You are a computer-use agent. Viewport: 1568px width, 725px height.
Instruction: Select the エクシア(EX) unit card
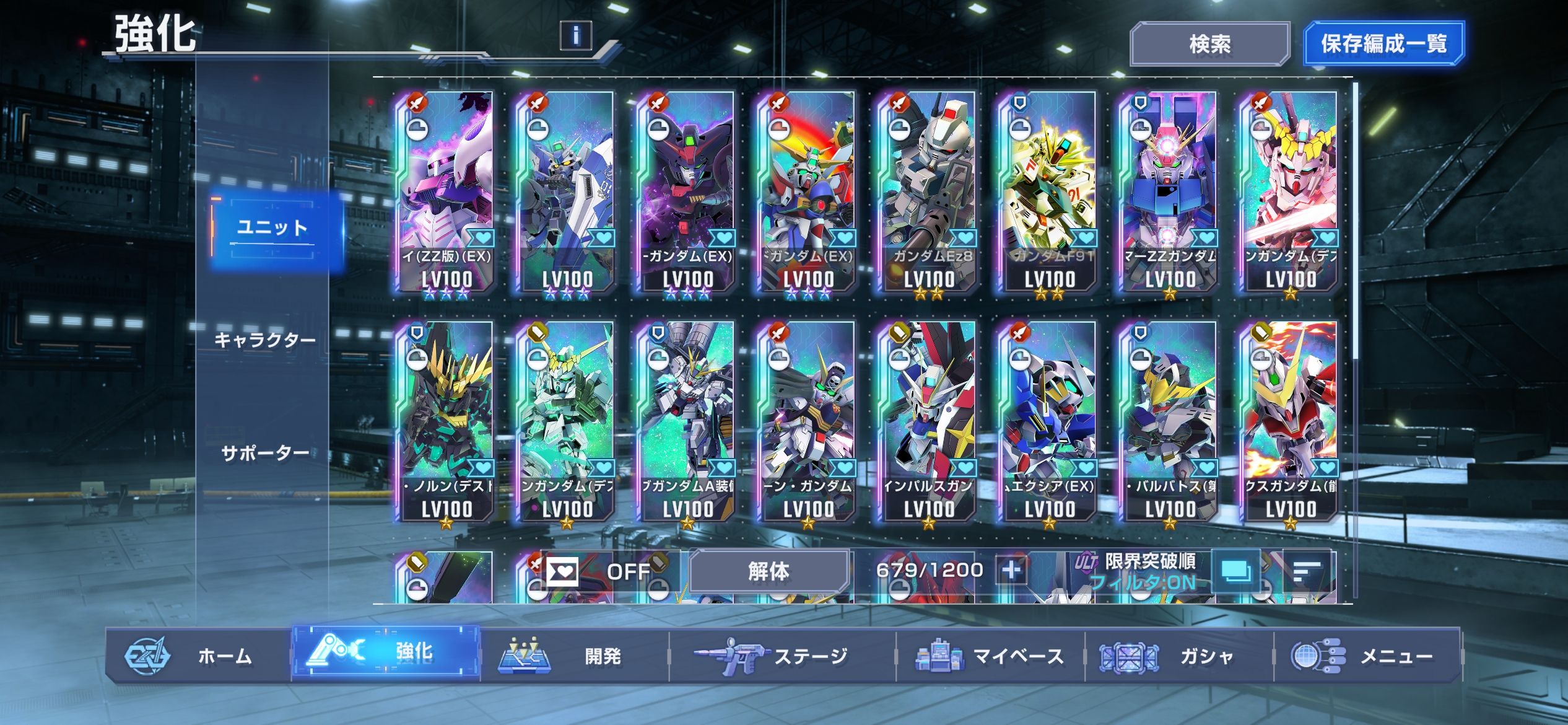coord(1048,421)
